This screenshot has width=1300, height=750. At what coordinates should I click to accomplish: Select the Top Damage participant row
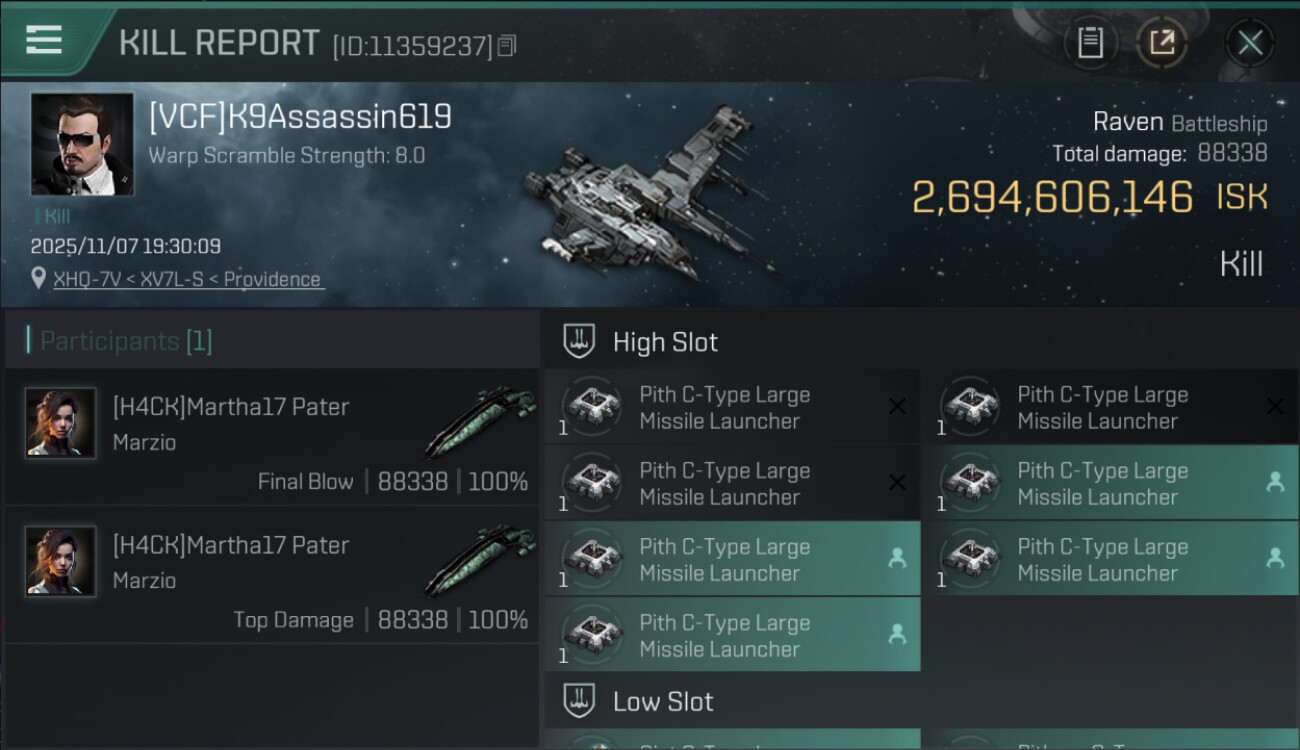272,575
